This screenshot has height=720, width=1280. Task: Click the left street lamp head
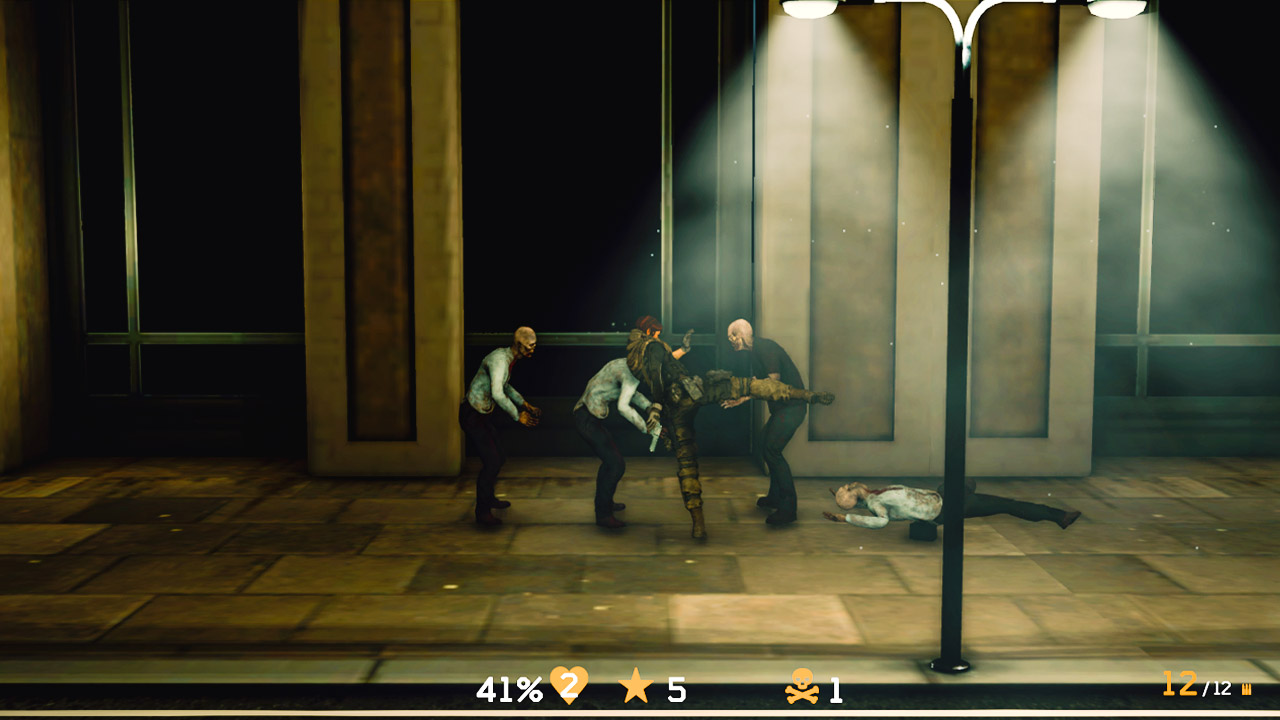pos(808,11)
